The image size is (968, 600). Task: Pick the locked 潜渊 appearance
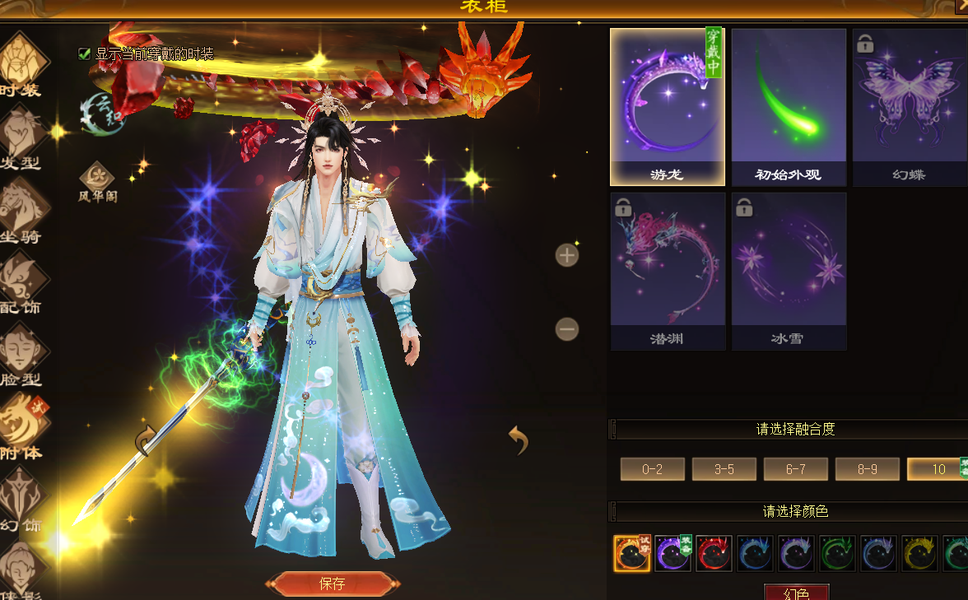coord(667,270)
